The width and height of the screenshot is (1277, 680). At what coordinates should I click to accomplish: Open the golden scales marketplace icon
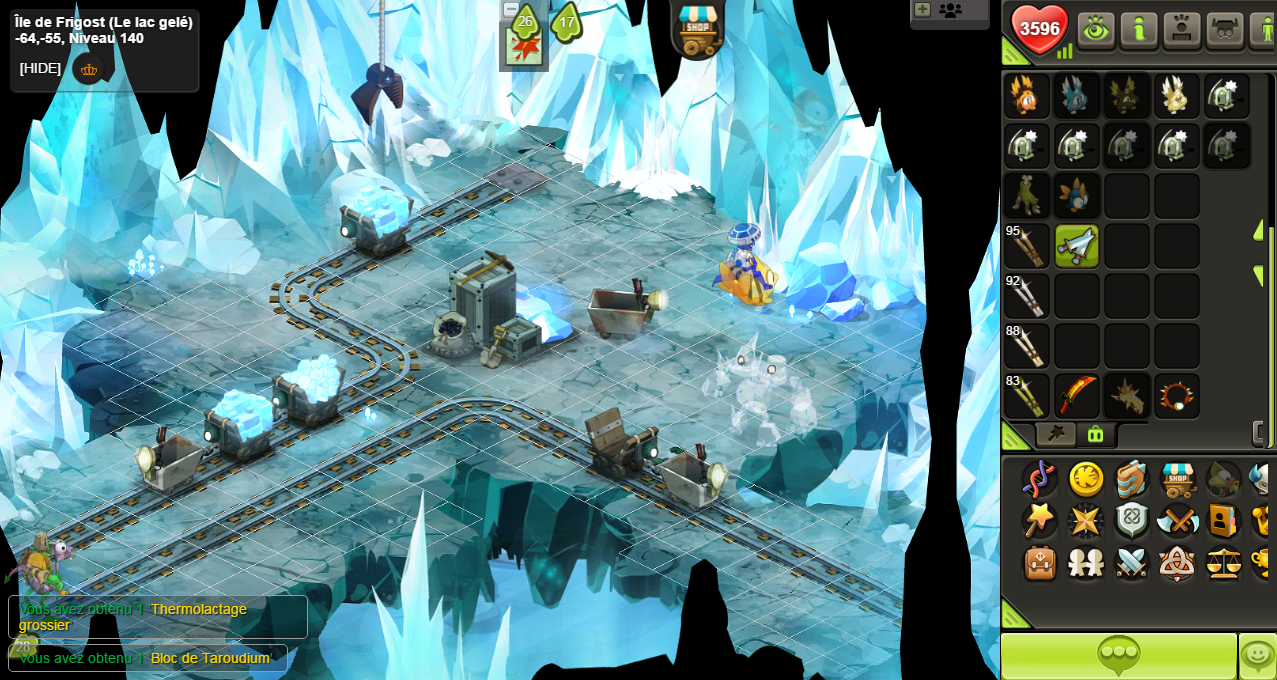[x=1223, y=563]
